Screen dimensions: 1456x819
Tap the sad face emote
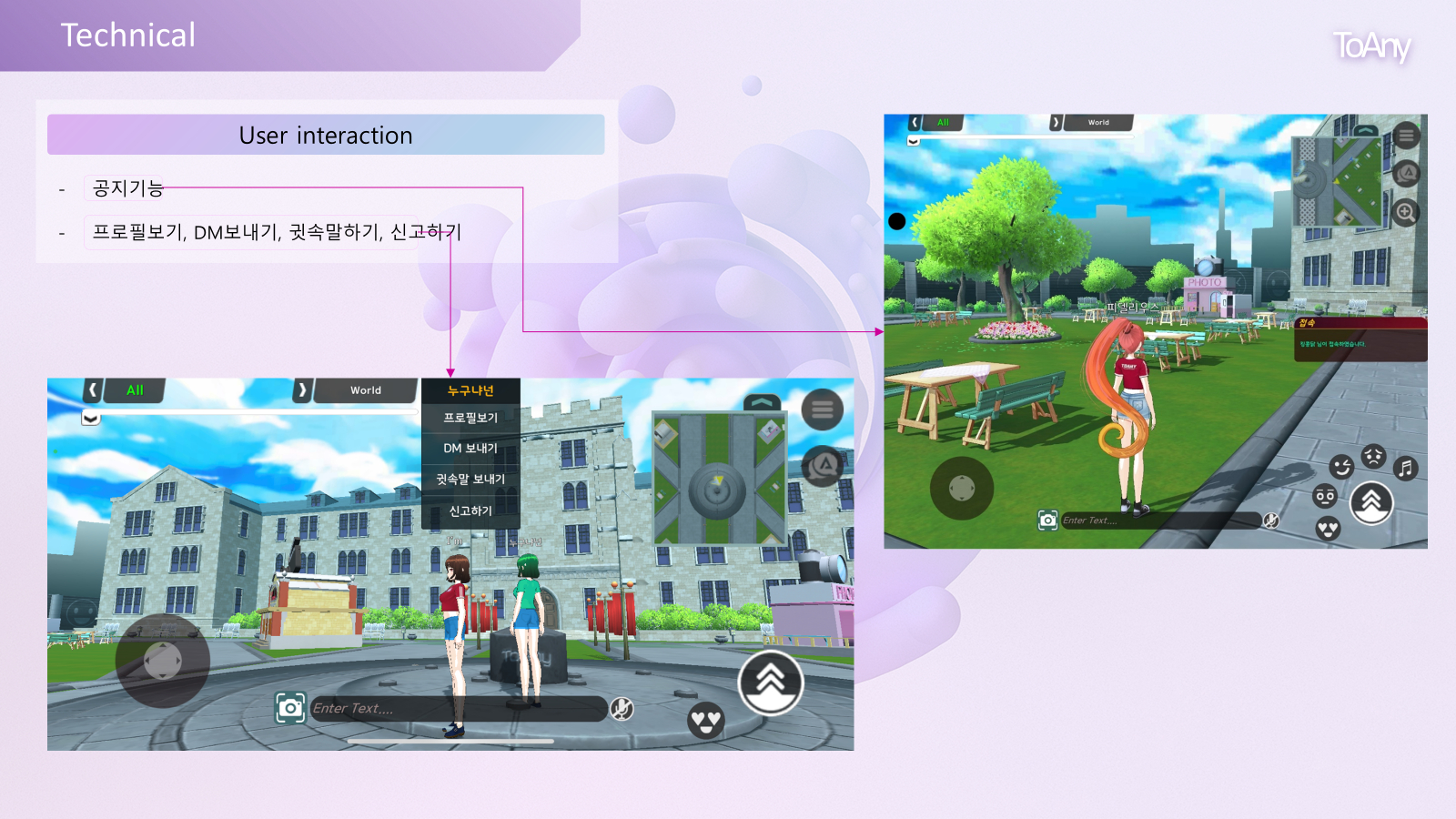click(x=1372, y=457)
